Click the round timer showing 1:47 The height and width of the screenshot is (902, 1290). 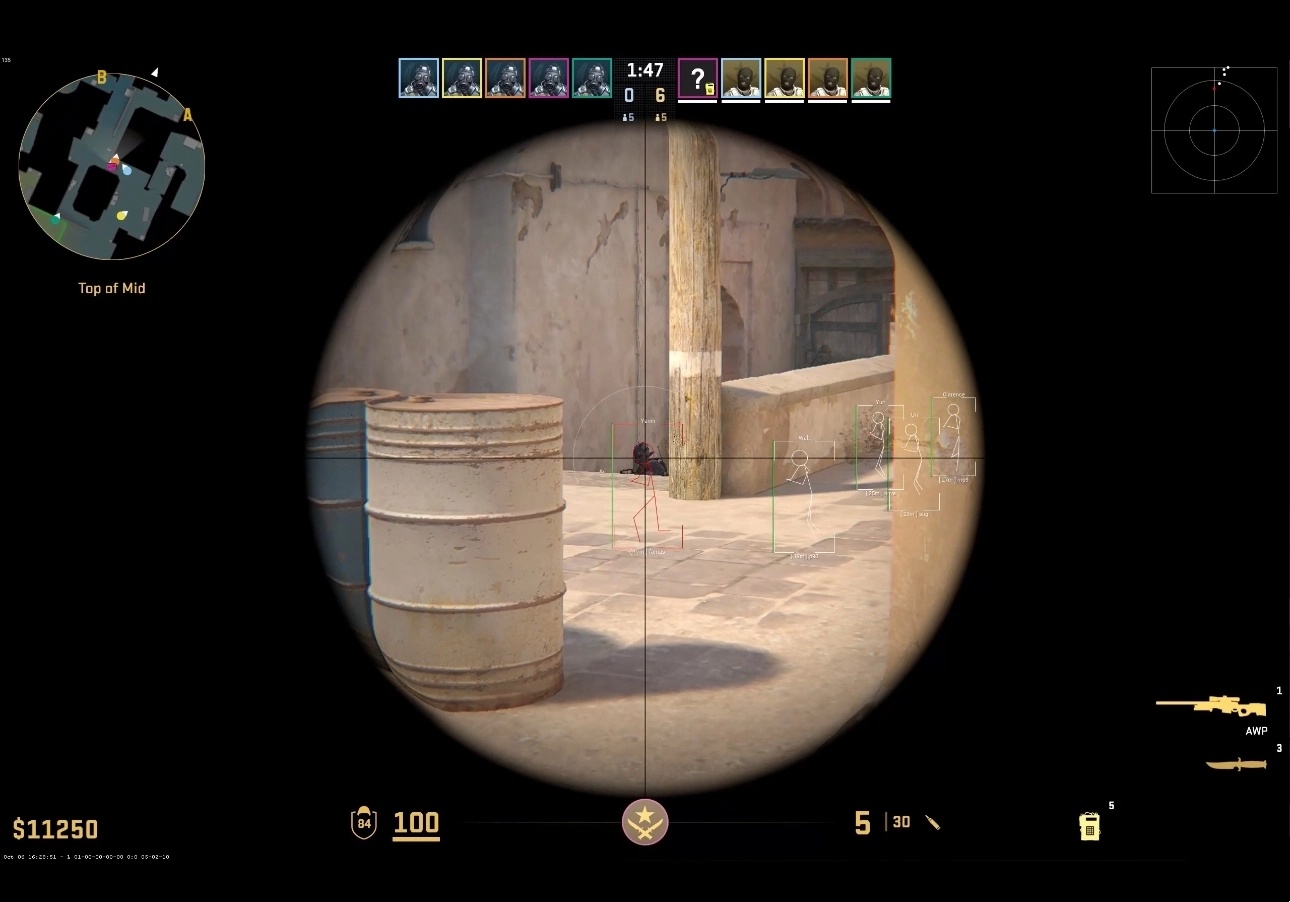point(645,68)
